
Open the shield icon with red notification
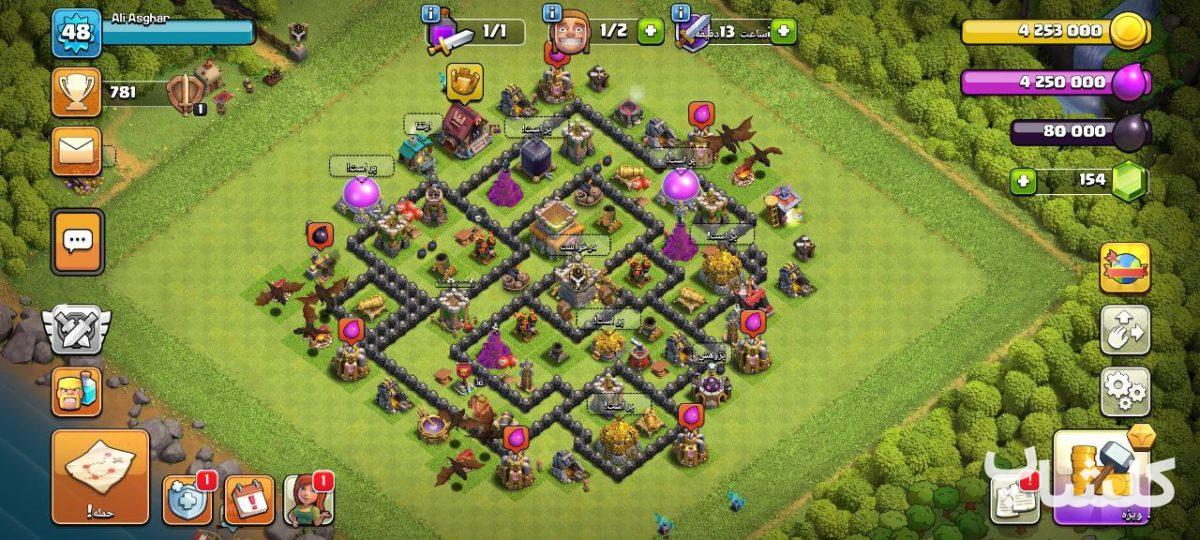pyautogui.click(x=187, y=498)
